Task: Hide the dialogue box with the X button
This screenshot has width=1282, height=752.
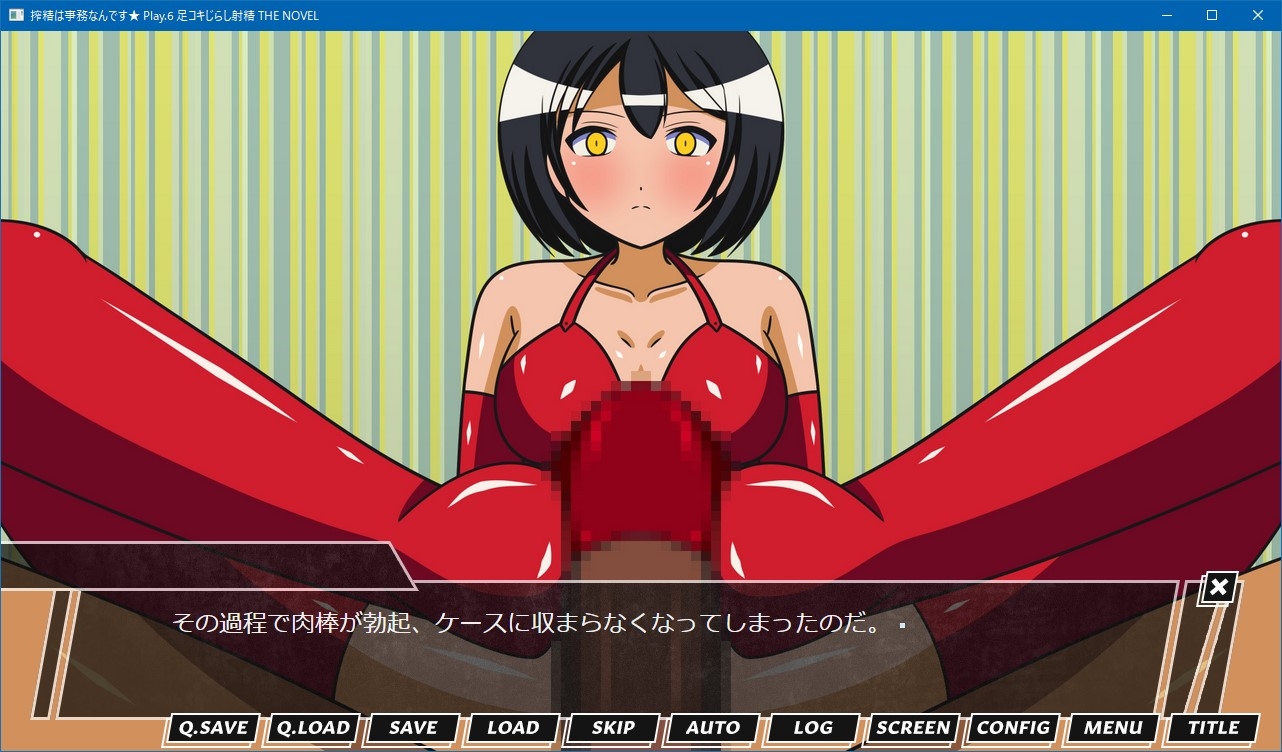Action: [1218, 588]
